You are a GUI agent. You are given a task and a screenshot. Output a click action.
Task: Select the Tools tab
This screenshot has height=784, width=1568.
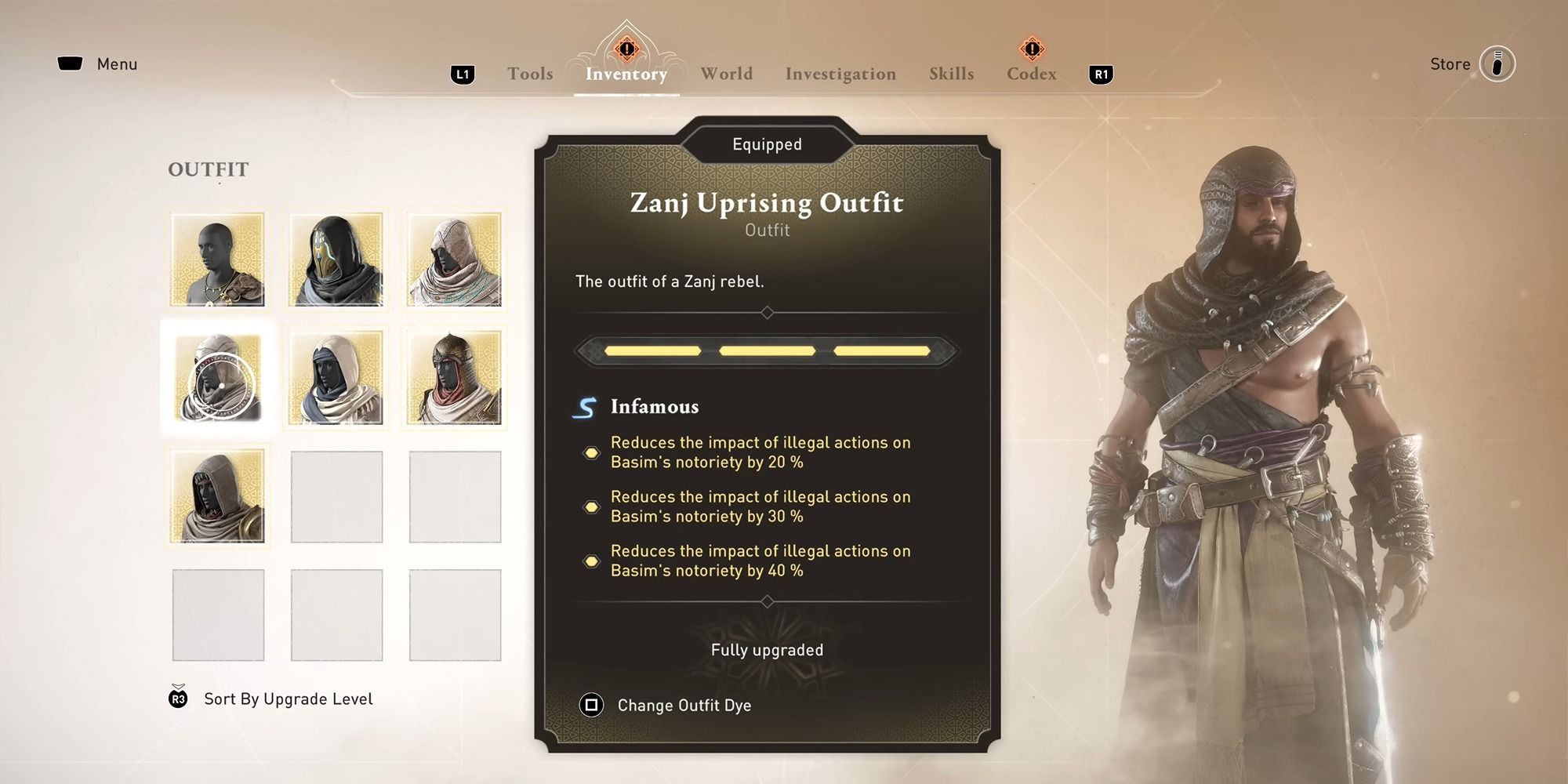[x=529, y=73]
